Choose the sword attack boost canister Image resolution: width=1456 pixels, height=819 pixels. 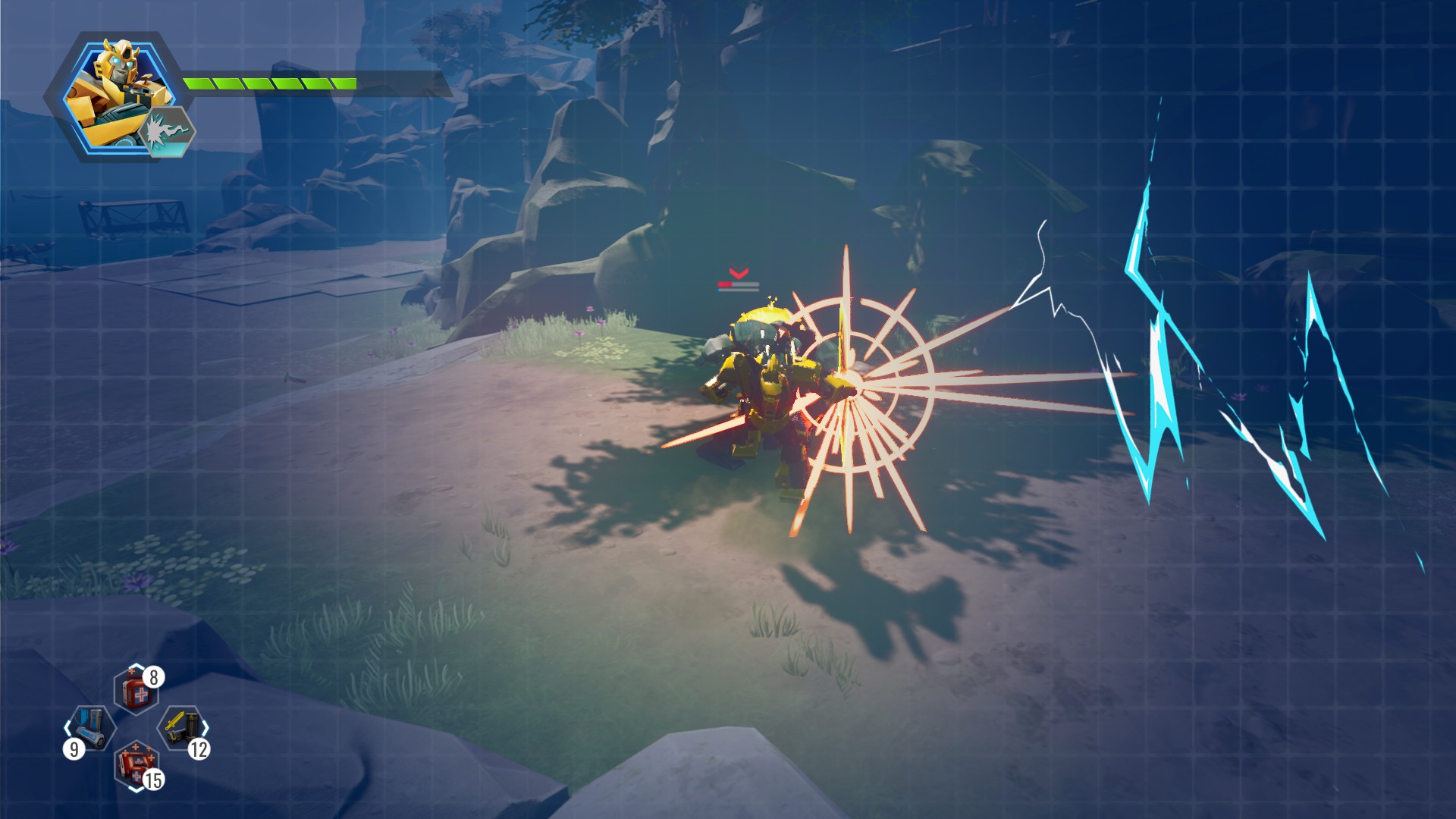tap(182, 728)
